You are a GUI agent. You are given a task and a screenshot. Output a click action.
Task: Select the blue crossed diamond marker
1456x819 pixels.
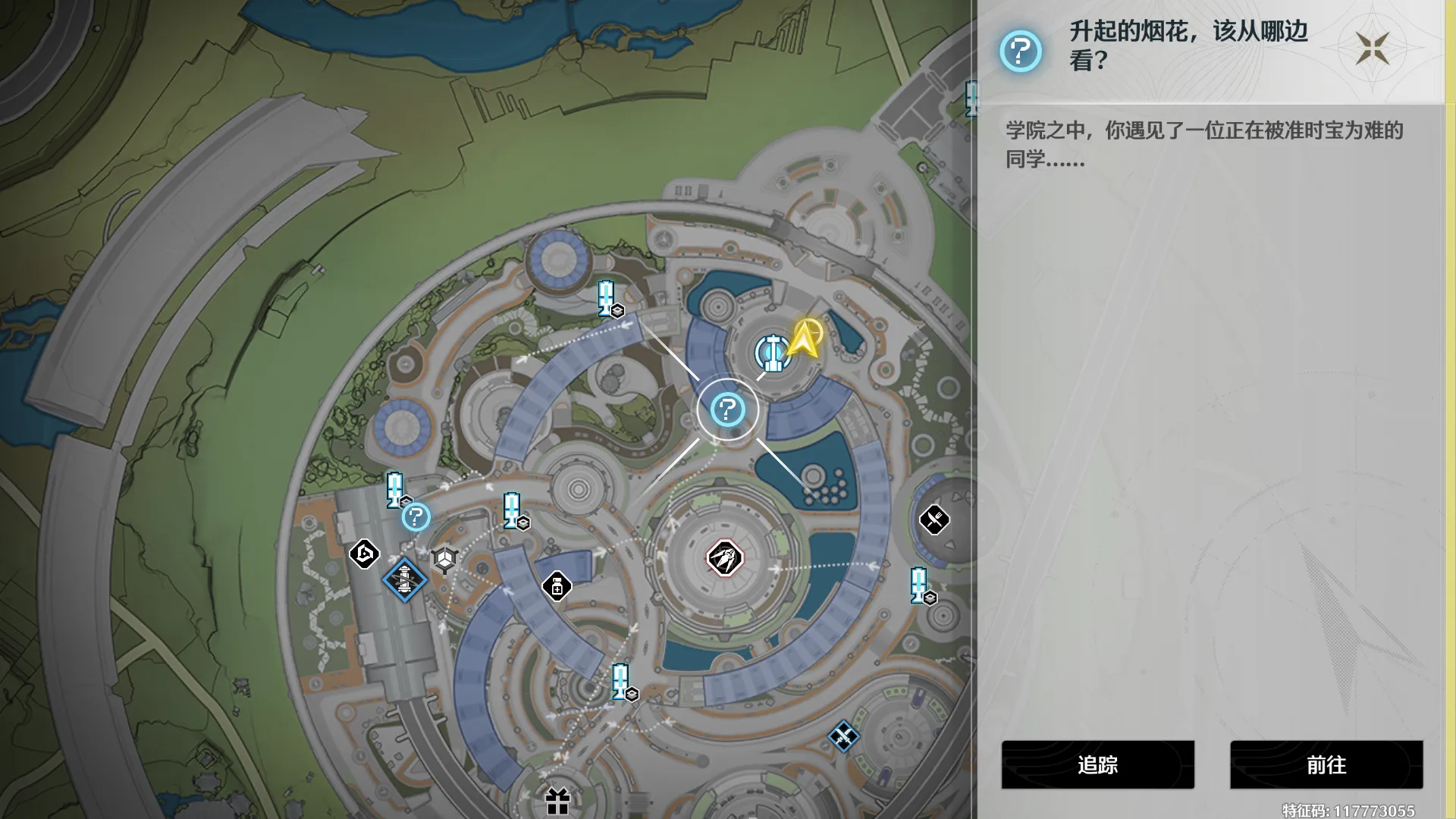click(x=843, y=736)
